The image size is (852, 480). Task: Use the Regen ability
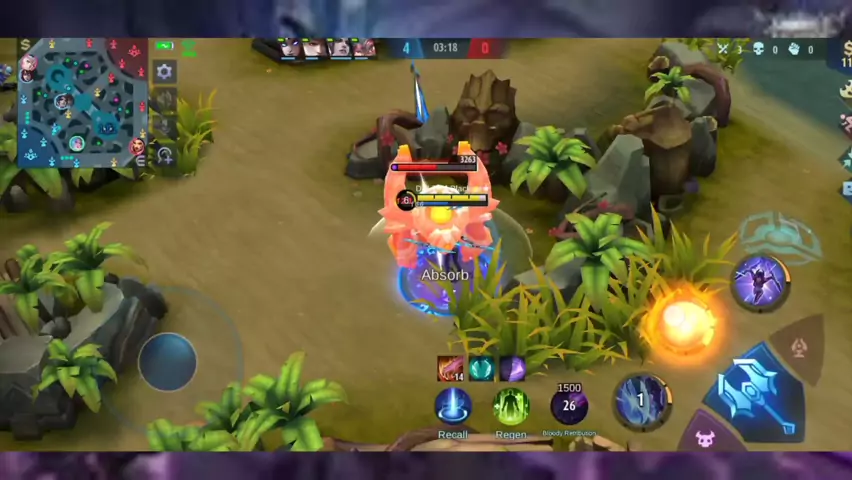point(510,406)
